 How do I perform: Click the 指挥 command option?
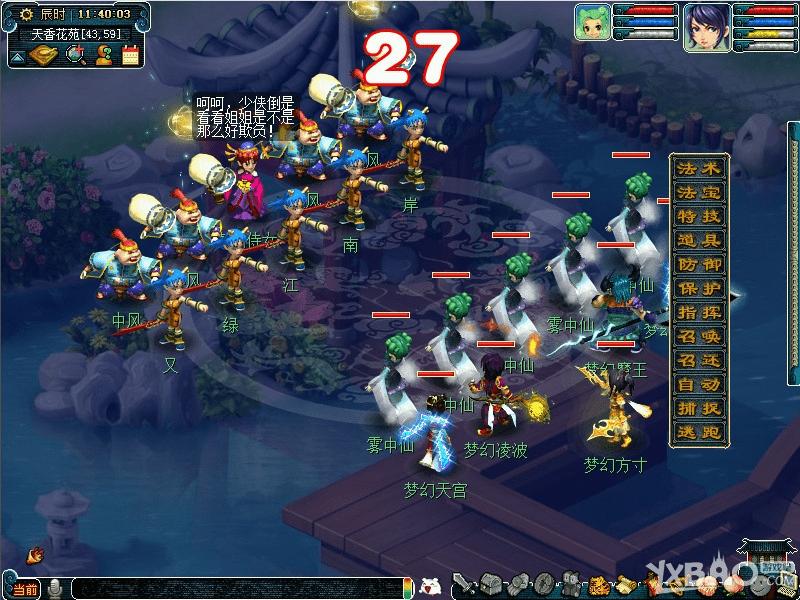(x=698, y=312)
